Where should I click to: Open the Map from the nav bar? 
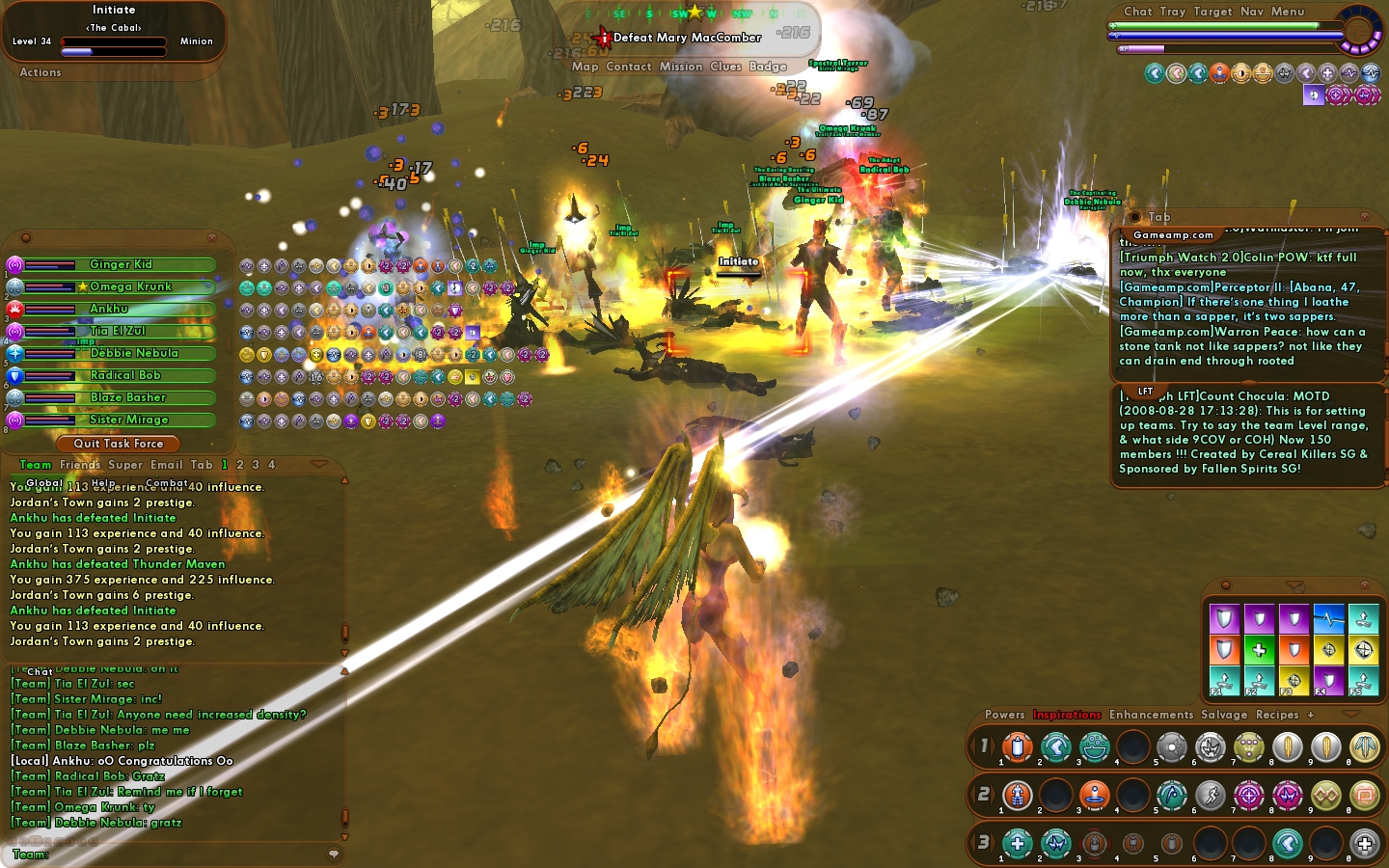pos(585,67)
